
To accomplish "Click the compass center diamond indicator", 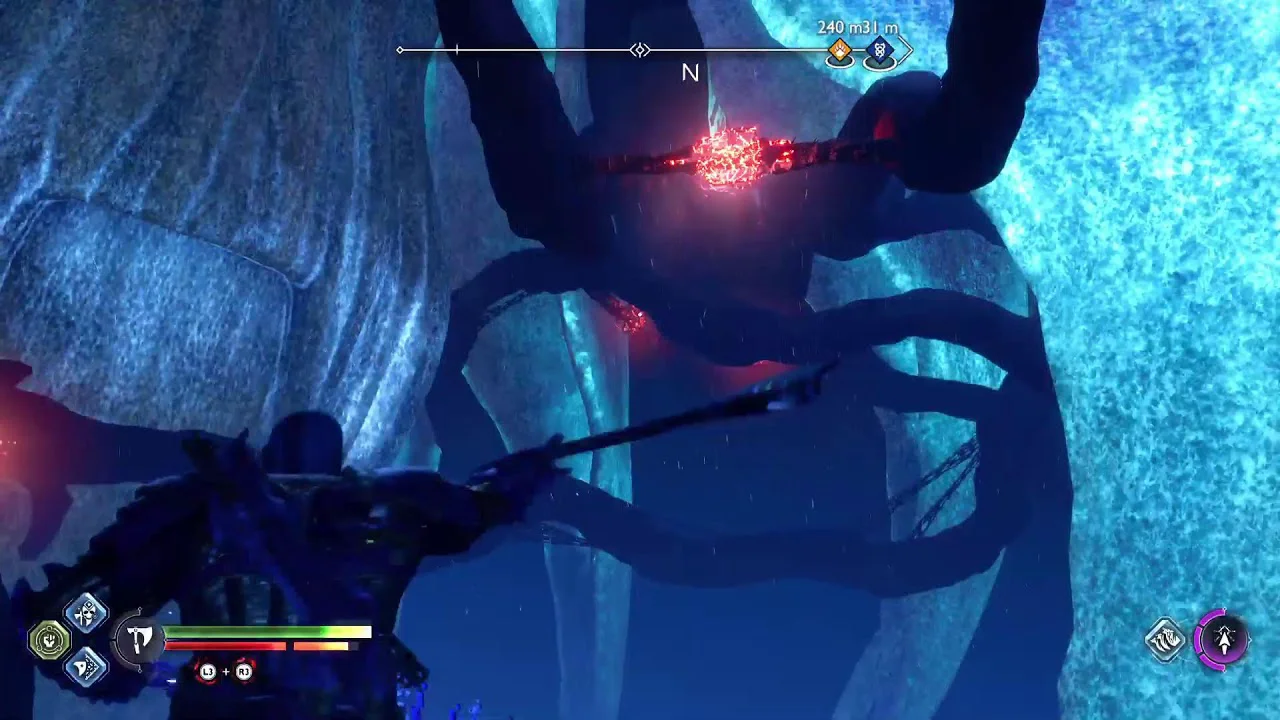I will (640, 50).
